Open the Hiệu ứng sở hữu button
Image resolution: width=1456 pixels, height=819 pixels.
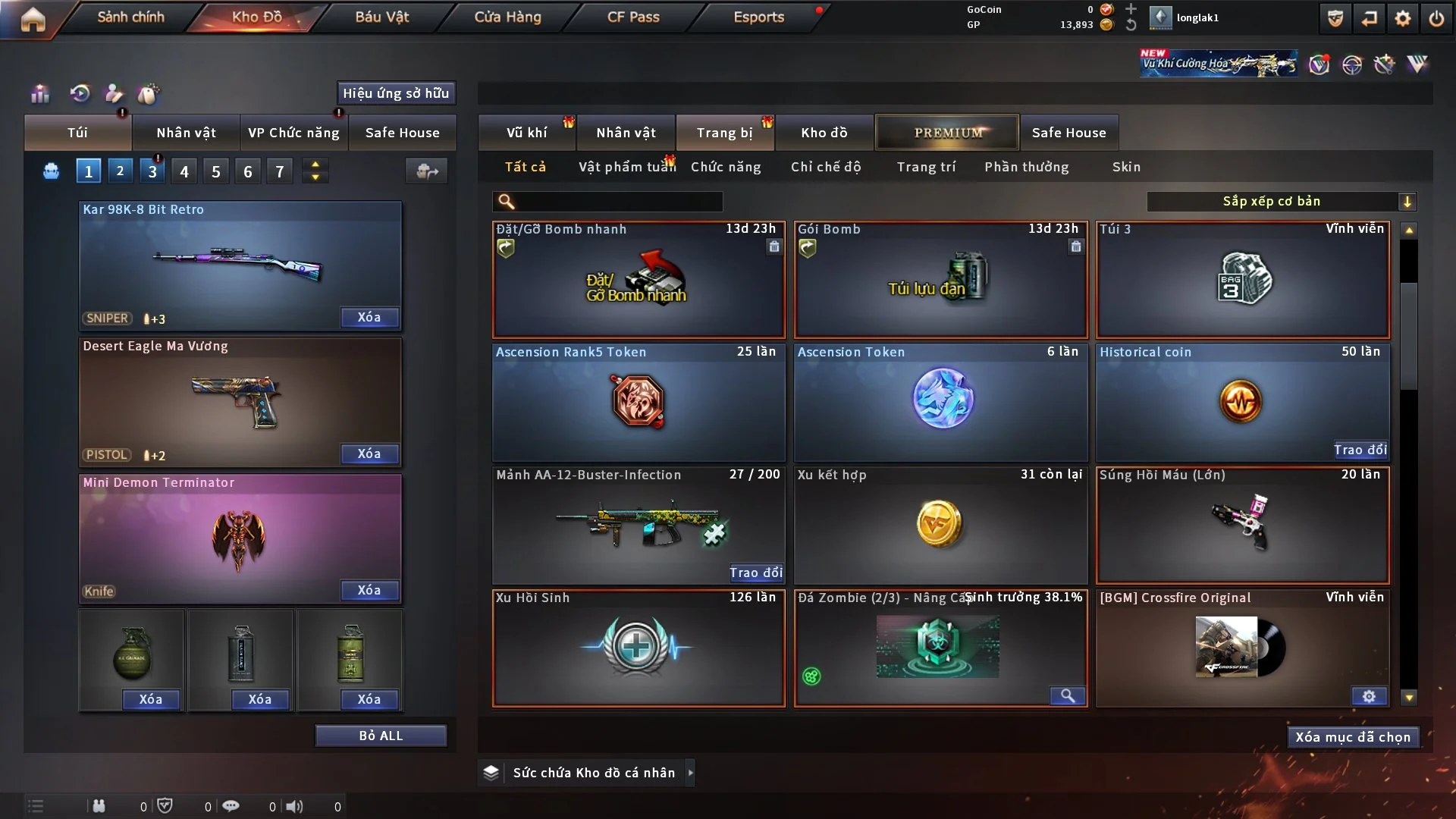[x=396, y=93]
